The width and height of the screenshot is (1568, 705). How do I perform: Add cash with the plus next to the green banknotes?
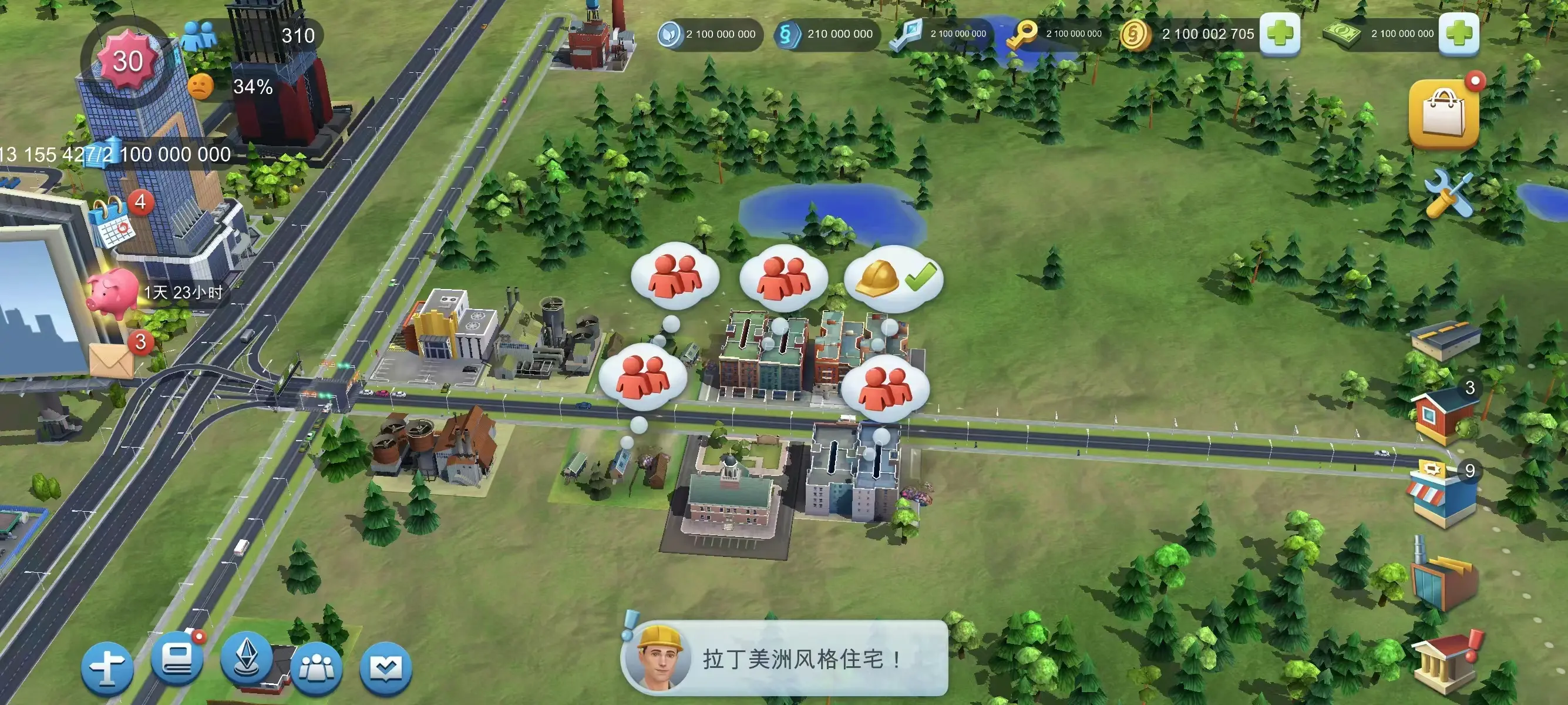click(1458, 33)
